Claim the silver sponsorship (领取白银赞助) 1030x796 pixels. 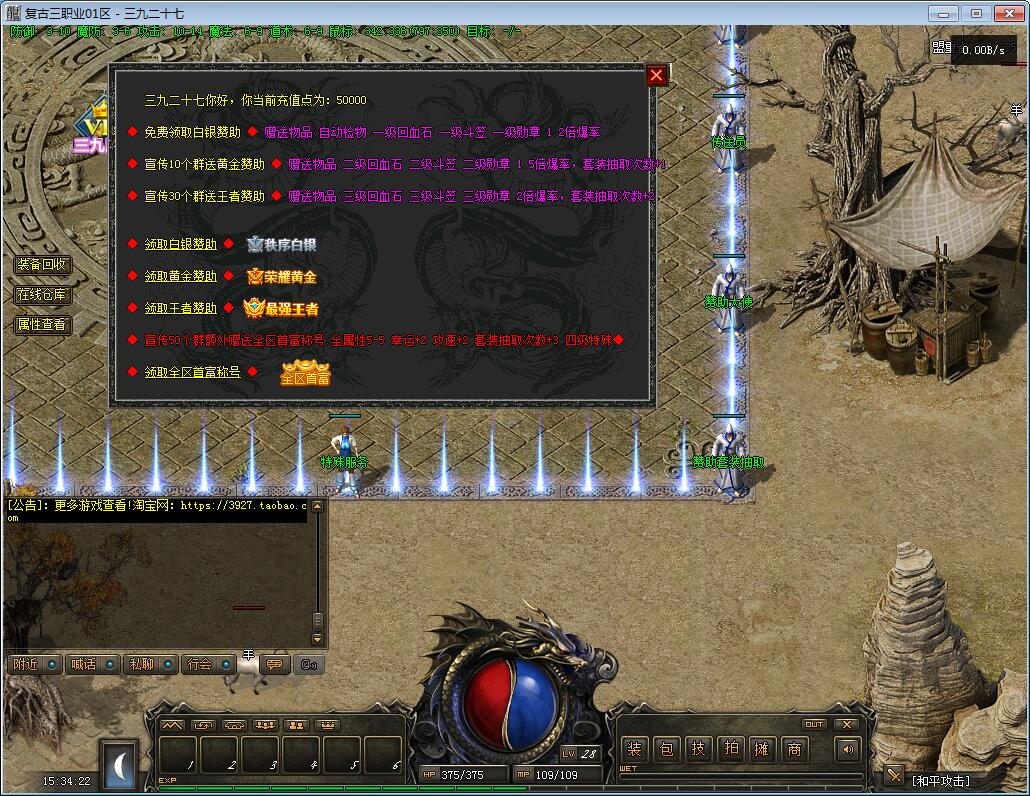pyautogui.click(x=180, y=244)
